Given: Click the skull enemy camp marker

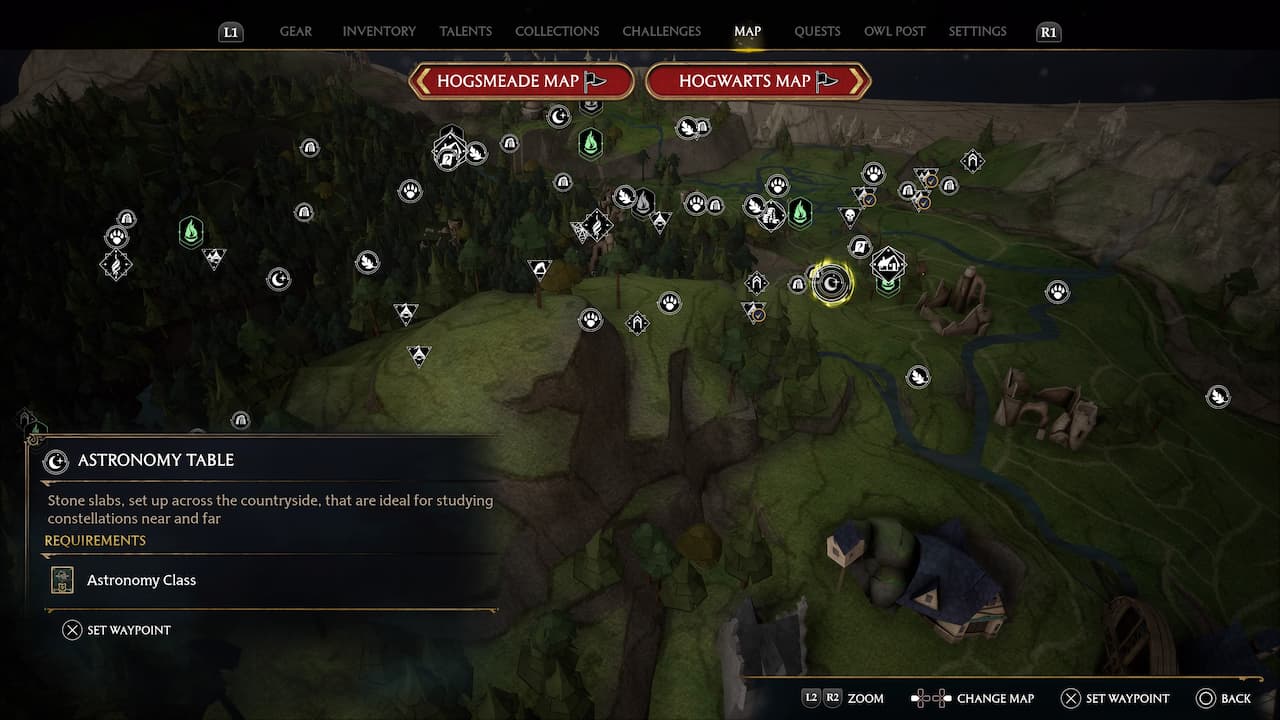Looking at the screenshot, I should coord(850,215).
